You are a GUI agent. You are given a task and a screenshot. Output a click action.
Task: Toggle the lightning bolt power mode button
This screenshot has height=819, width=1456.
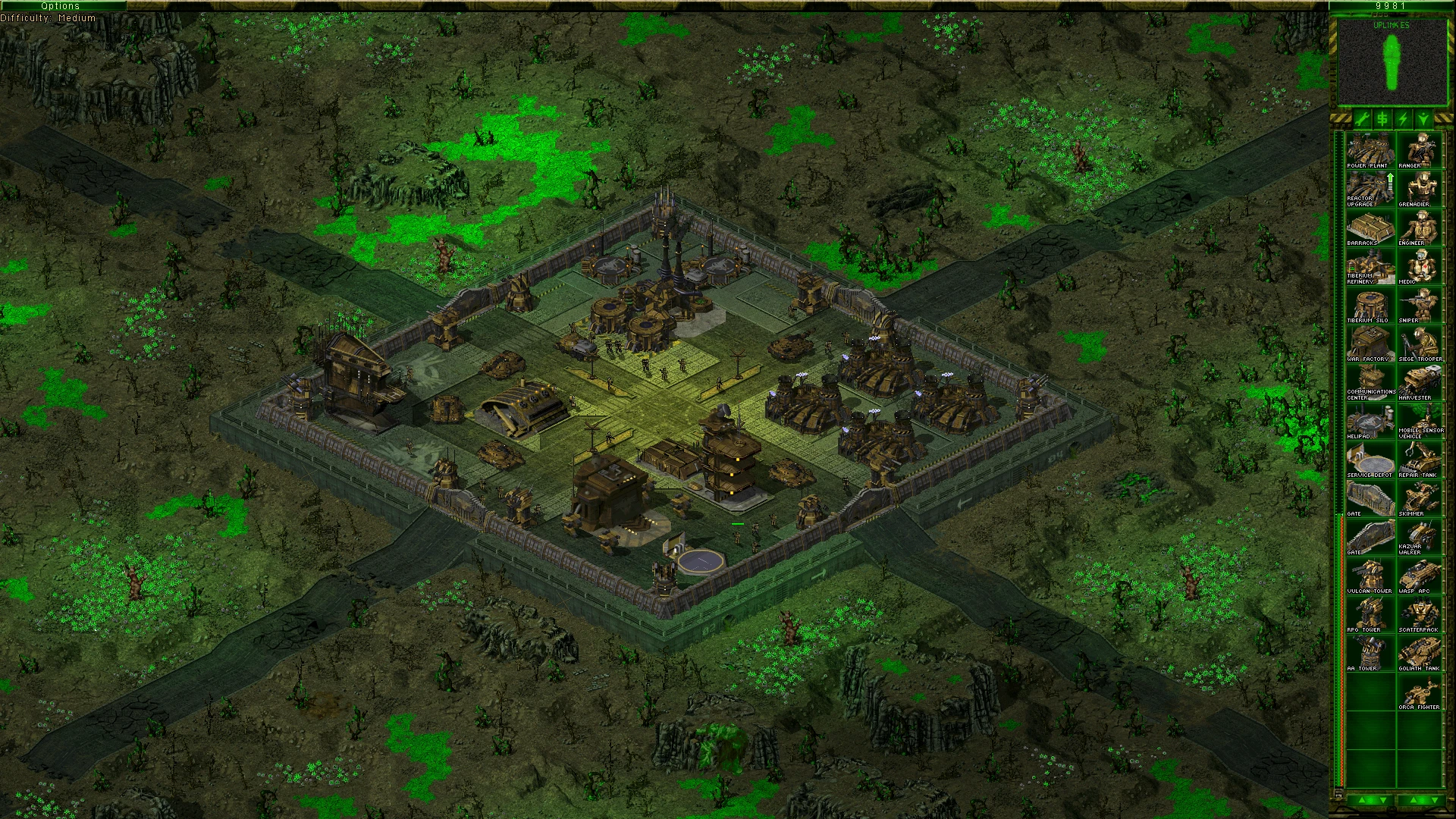[x=1403, y=119]
